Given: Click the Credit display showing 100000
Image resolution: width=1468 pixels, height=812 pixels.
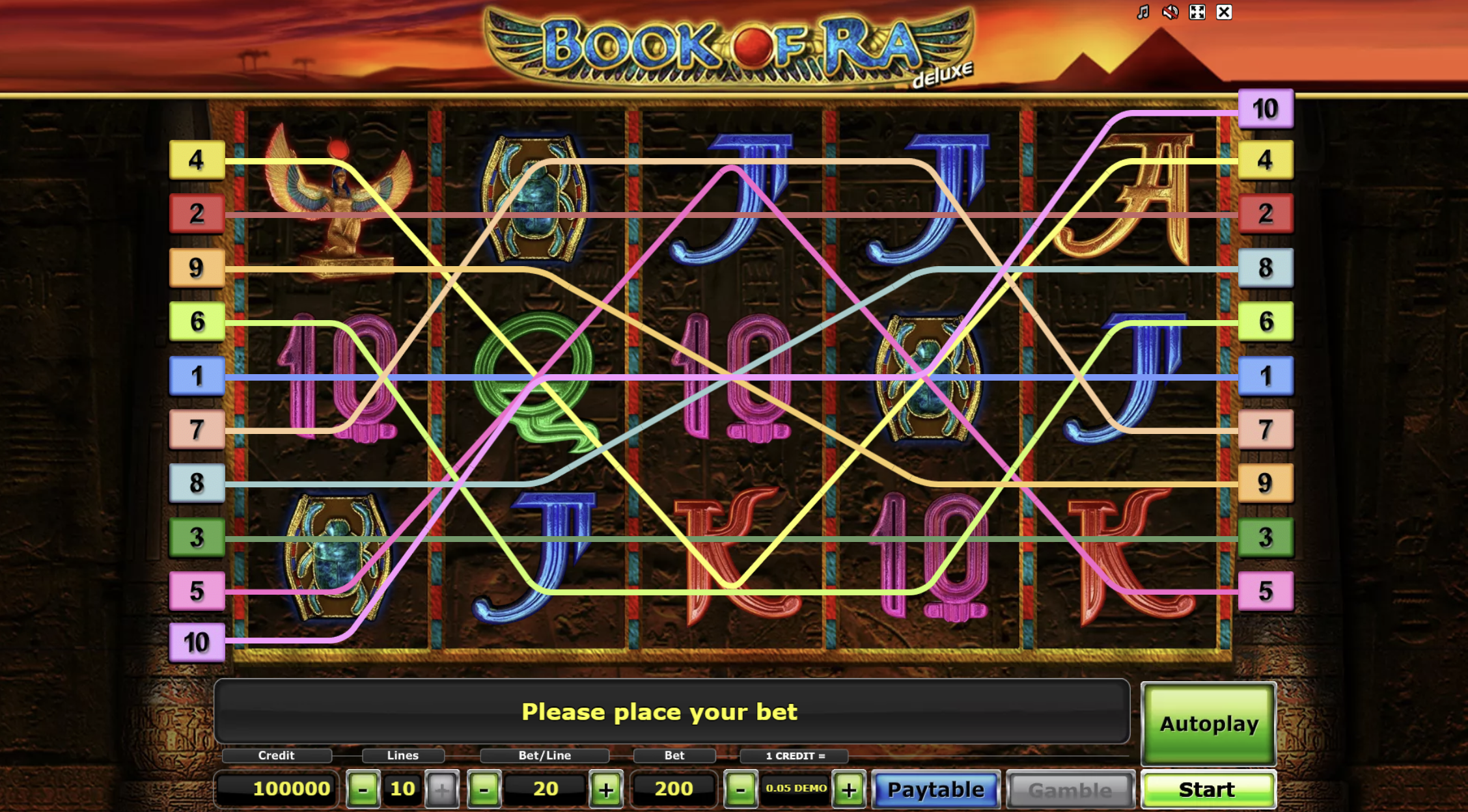Looking at the screenshot, I should 276,789.
